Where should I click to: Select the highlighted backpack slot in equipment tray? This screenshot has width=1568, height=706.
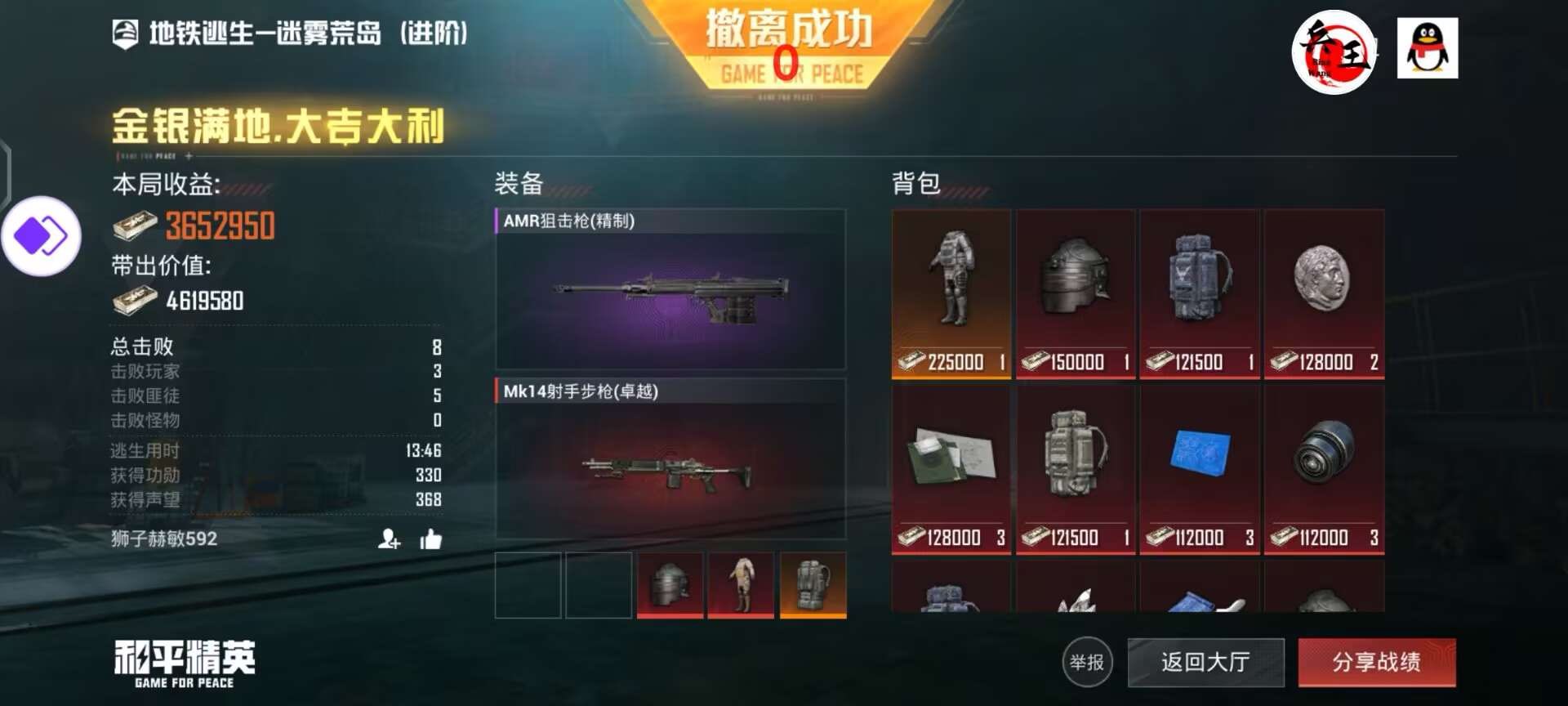(x=813, y=583)
